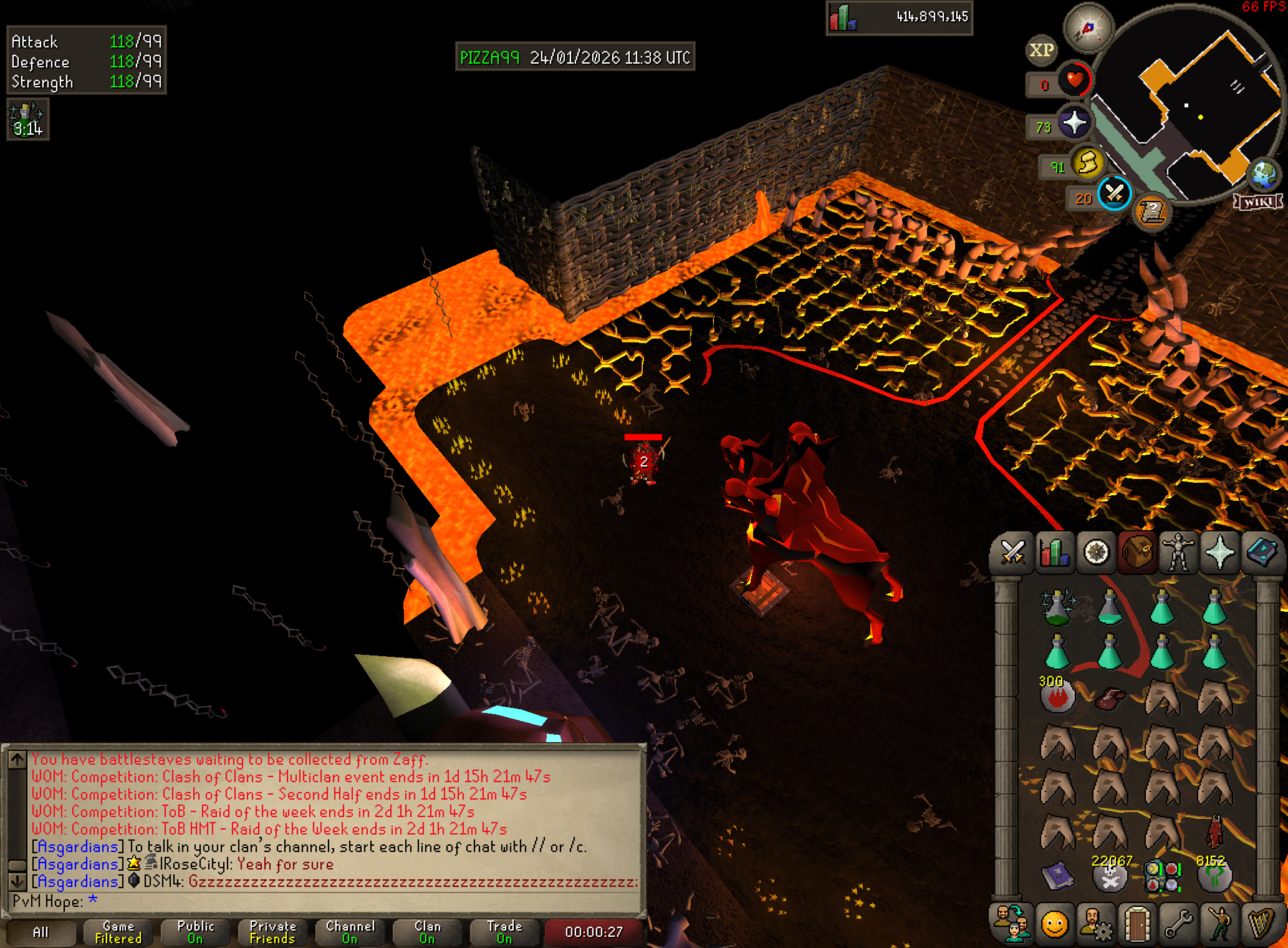Toggle run with the boot energy orb
Screen dimensions: 1288x948
coord(1088,163)
